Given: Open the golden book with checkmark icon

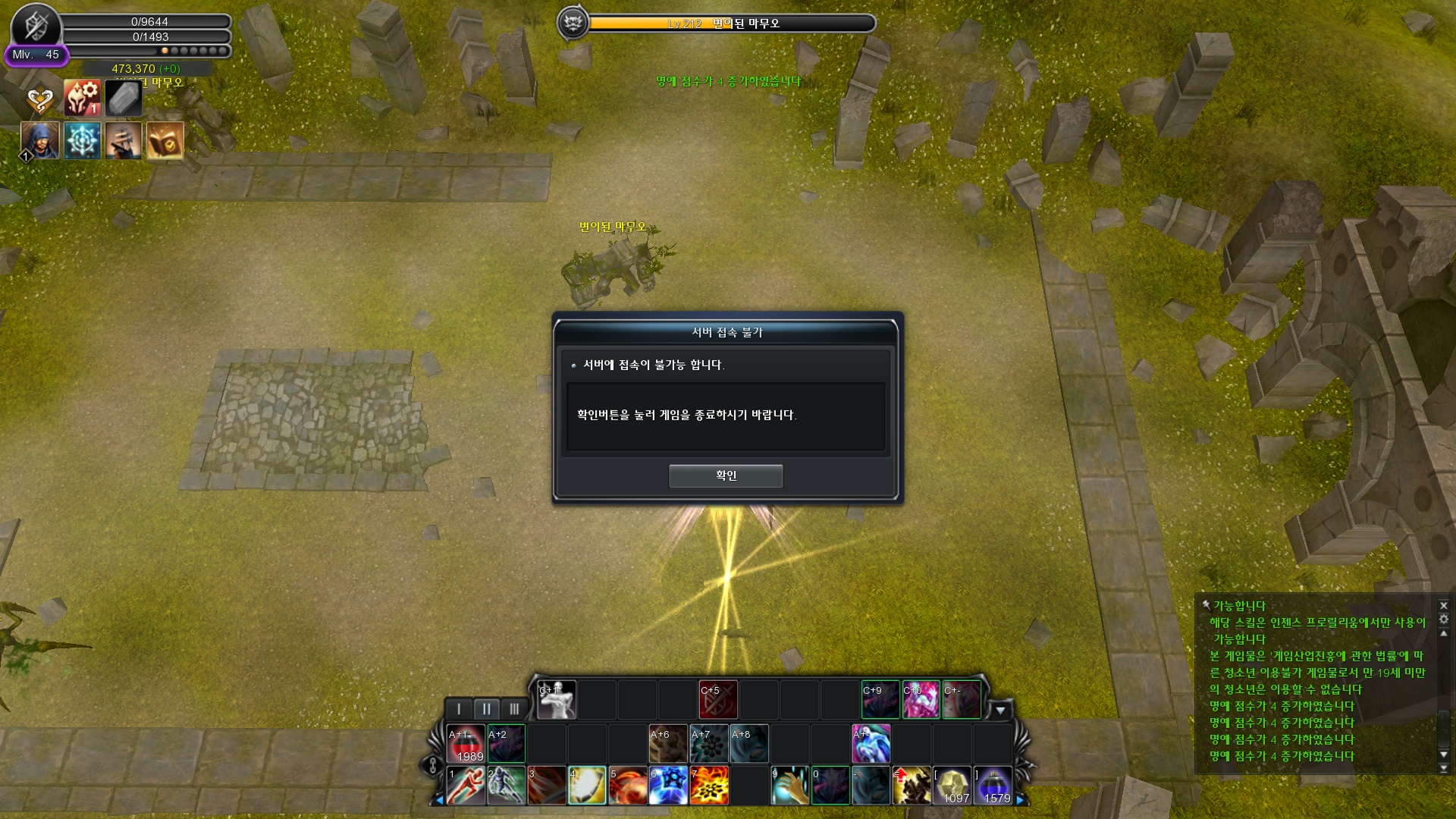Looking at the screenshot, I should point(165,140).
